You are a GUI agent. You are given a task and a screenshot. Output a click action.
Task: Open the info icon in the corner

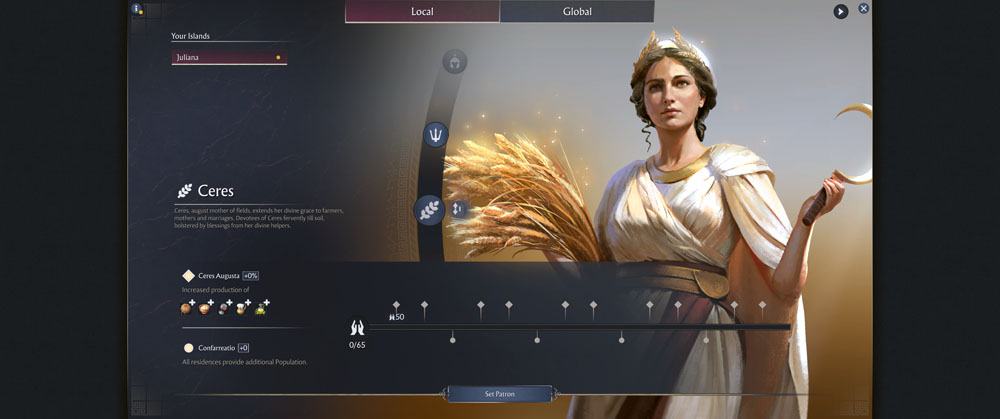137,9
